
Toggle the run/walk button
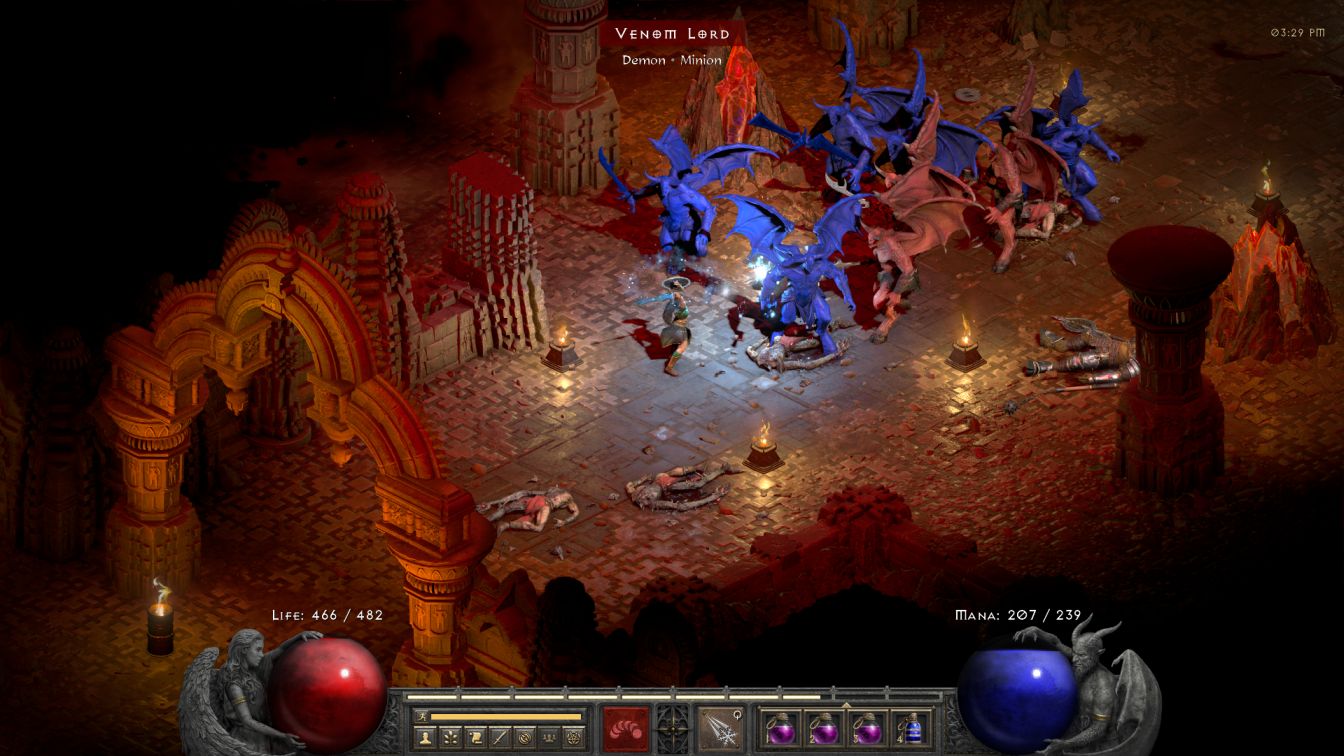pyautogui.click(x=421, y=716)
